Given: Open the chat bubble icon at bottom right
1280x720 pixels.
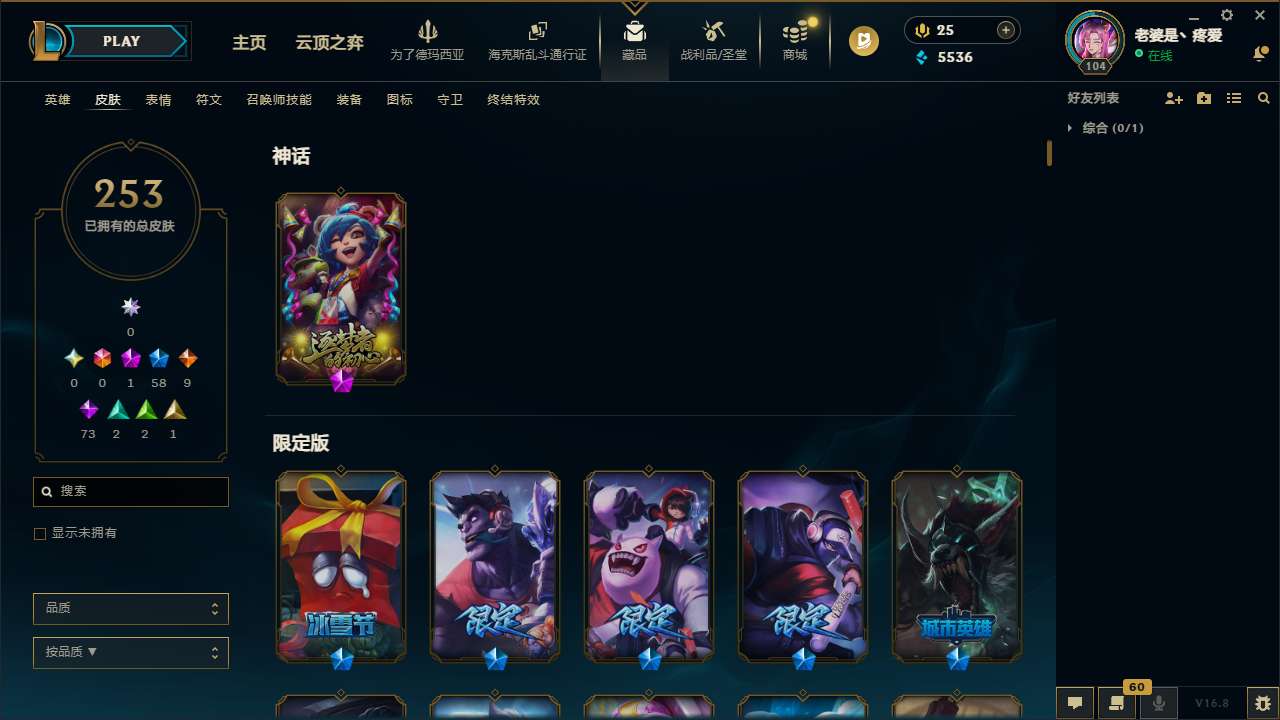Looking at the screenshot, I should pyautogui.click(x=1075, y=703).
